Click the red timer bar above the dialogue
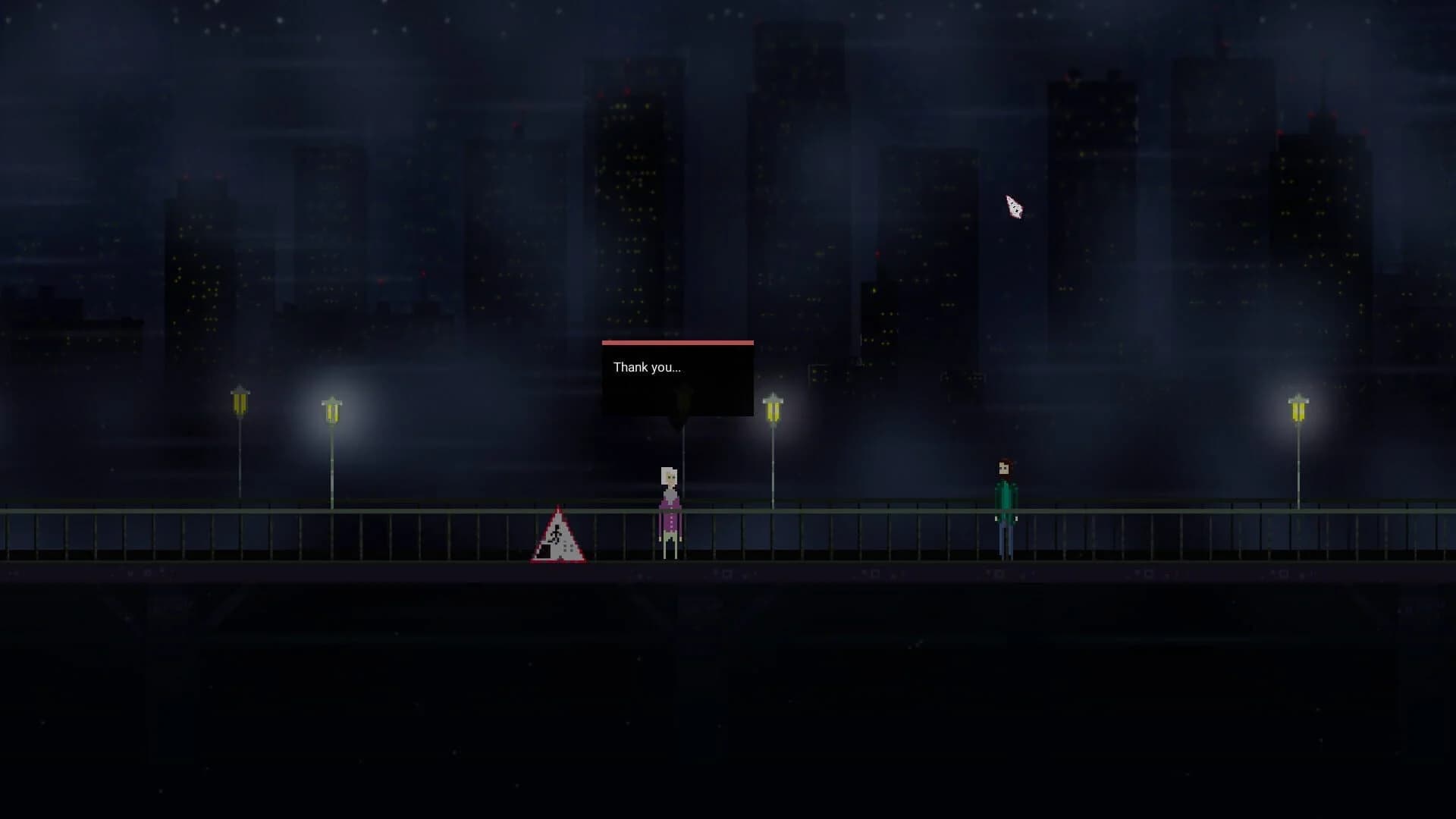 [677, 343]
